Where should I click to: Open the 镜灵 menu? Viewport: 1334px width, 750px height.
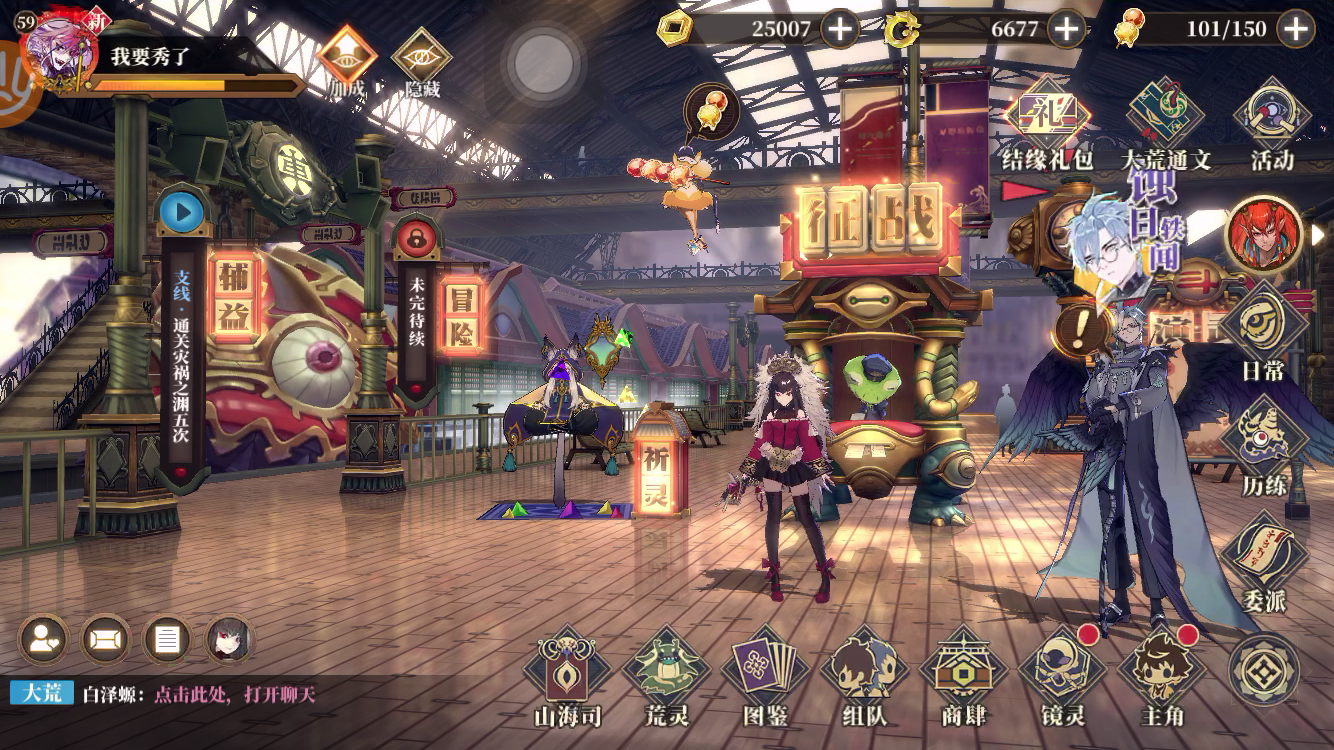[1063, 670]
